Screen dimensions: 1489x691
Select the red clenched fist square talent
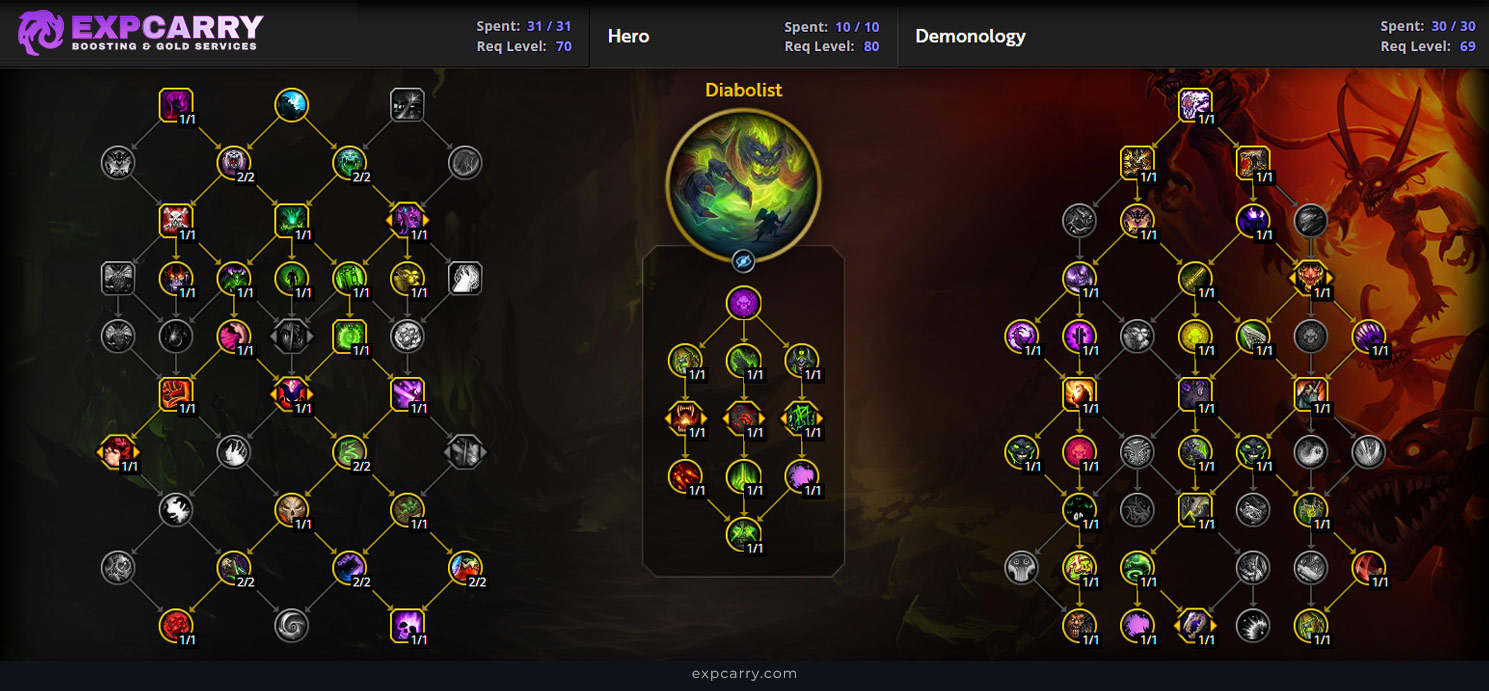click(176, 394)
